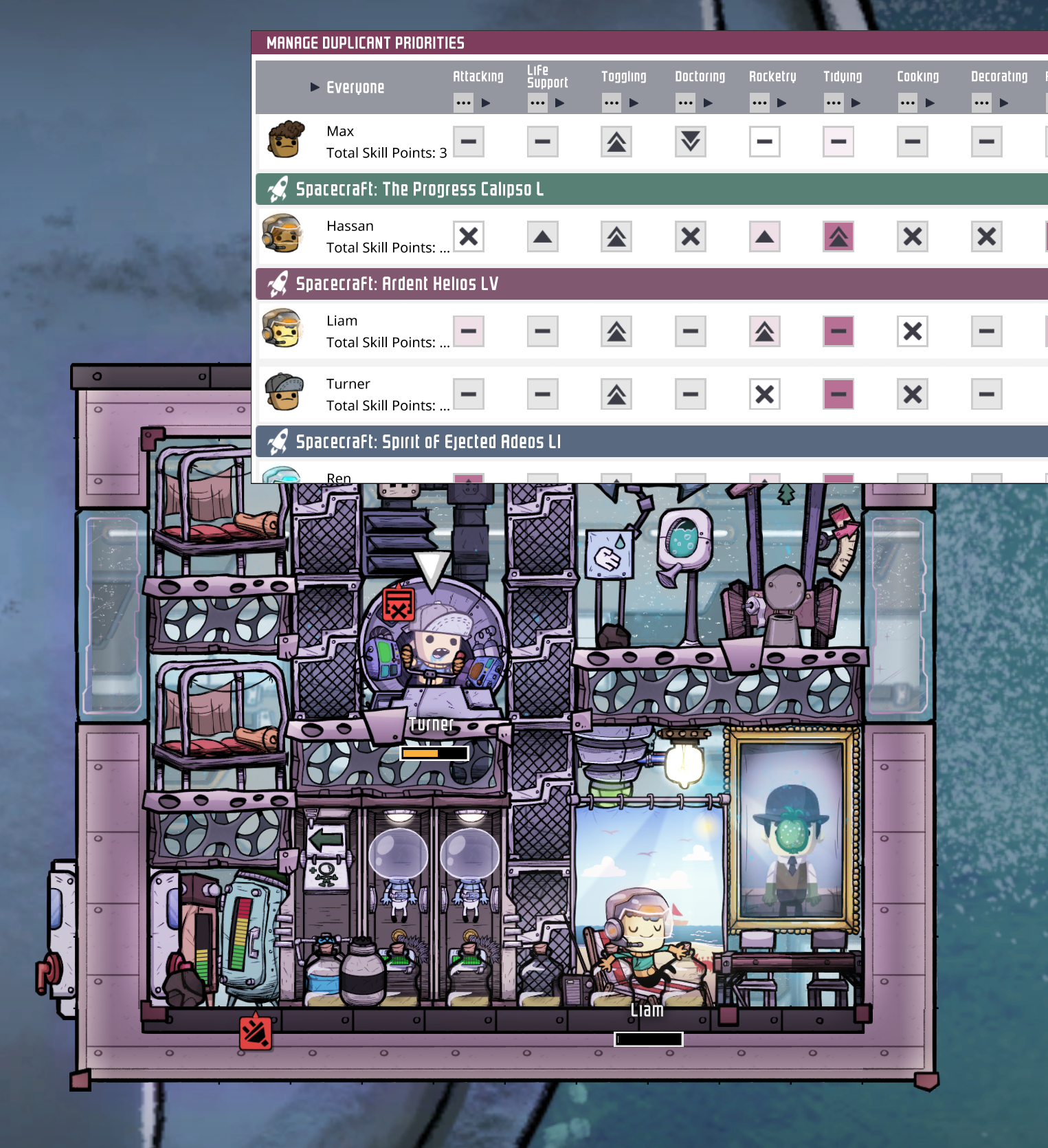Click Liam's Total Skill Points text
Viewport: 1048px width, 1148px height.
coord(387,342)
